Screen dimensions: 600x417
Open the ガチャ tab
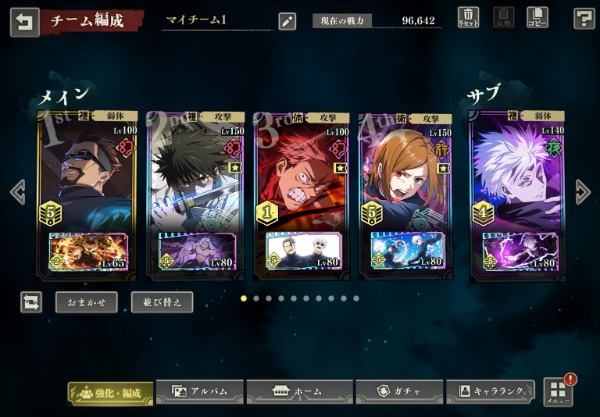pyautogui.click(x=396, y=392)
